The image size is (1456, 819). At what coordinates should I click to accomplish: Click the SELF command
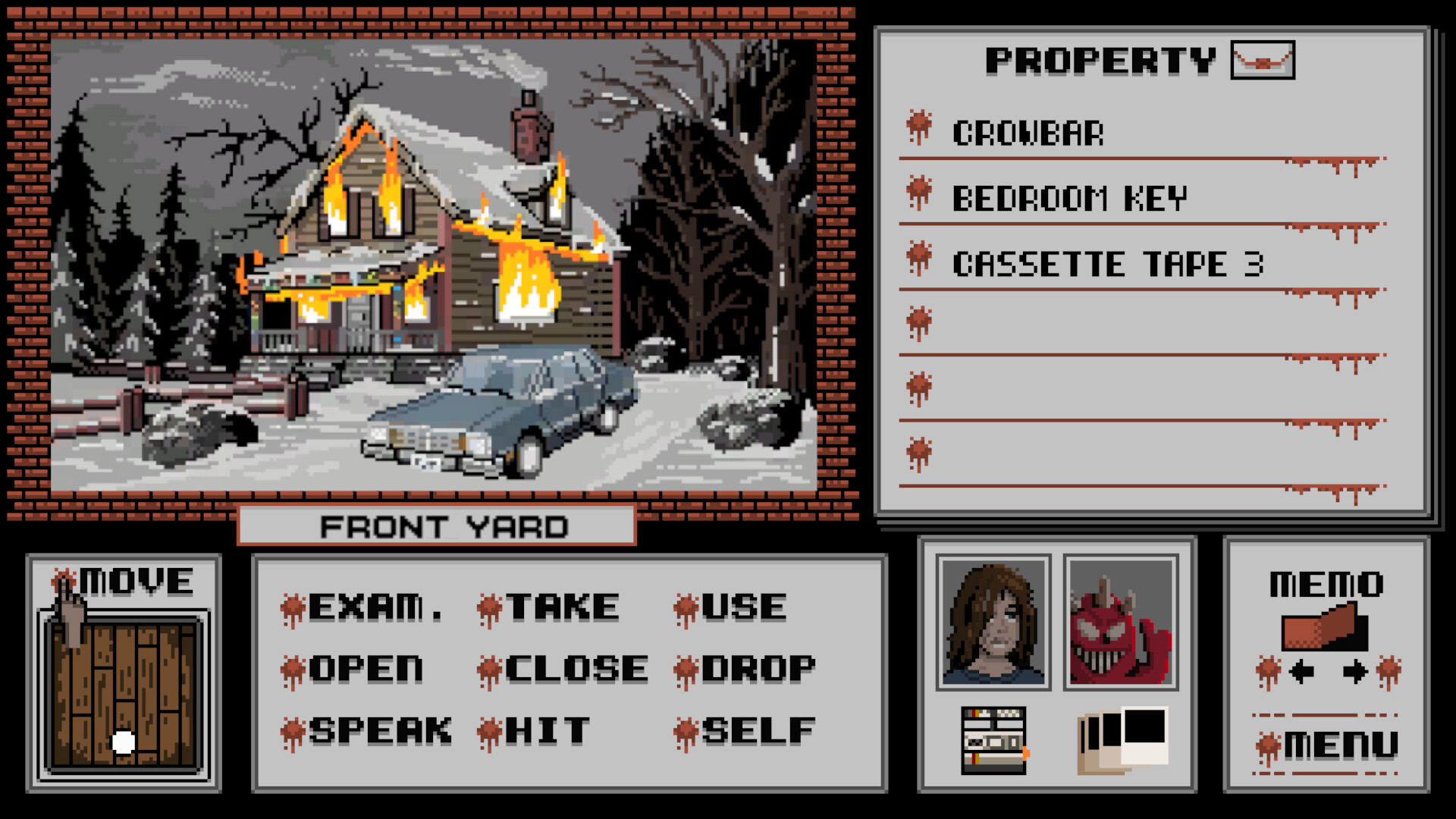click(x=751, y=730)
